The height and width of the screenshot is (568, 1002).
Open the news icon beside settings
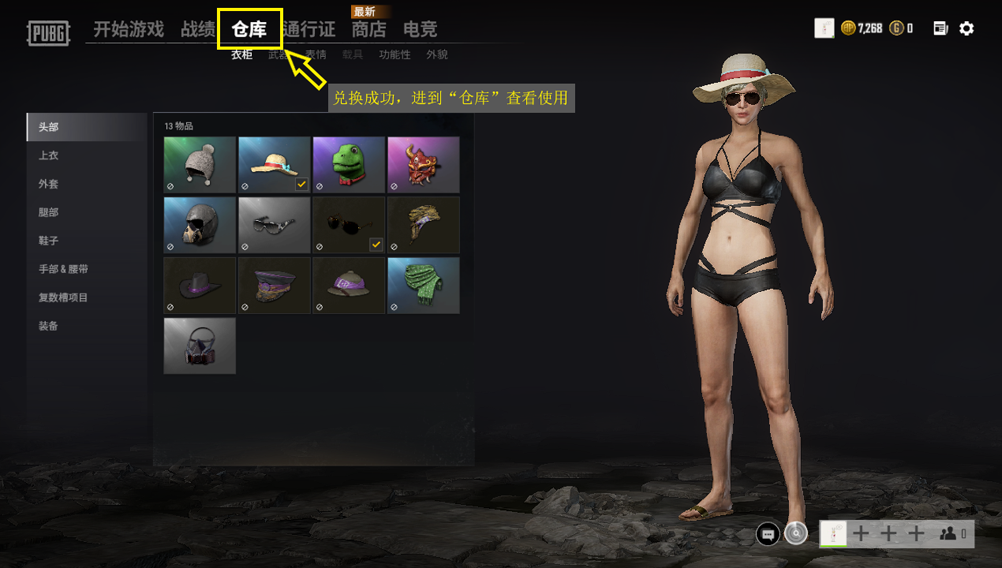940,29
